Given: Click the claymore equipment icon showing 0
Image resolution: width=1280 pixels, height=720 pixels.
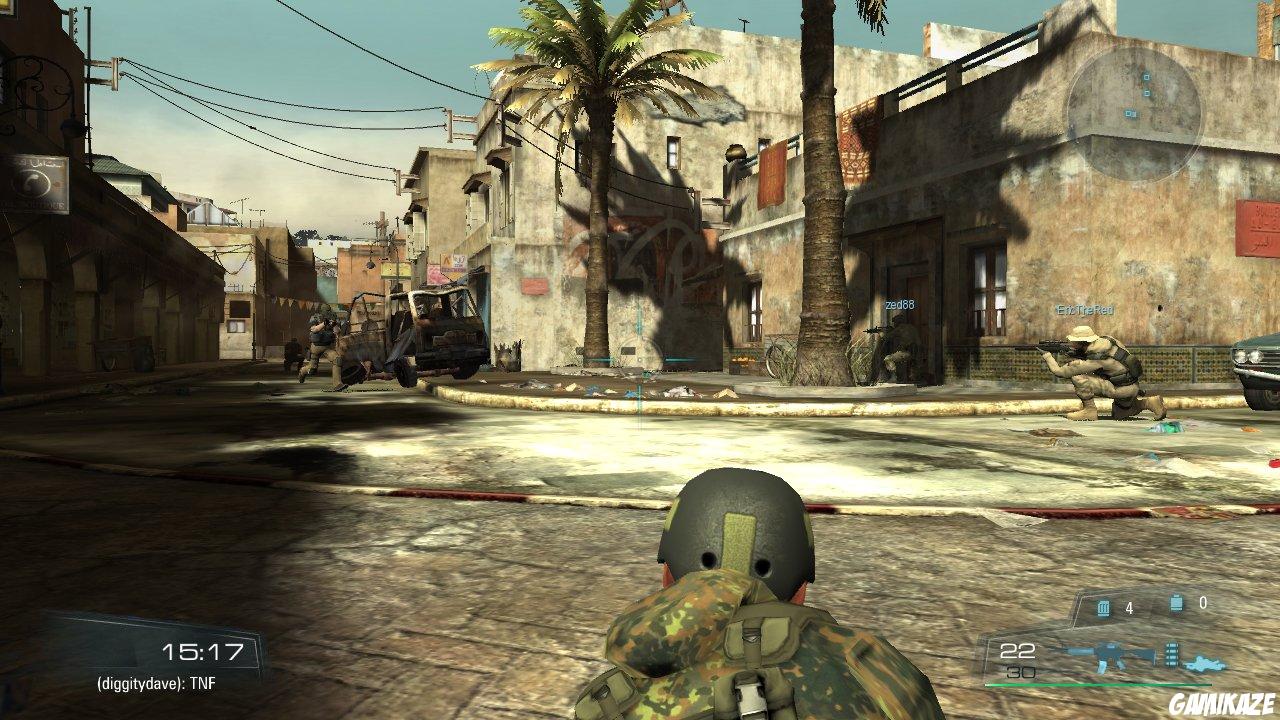Looking at the screenshot, I should point(1175,601).
